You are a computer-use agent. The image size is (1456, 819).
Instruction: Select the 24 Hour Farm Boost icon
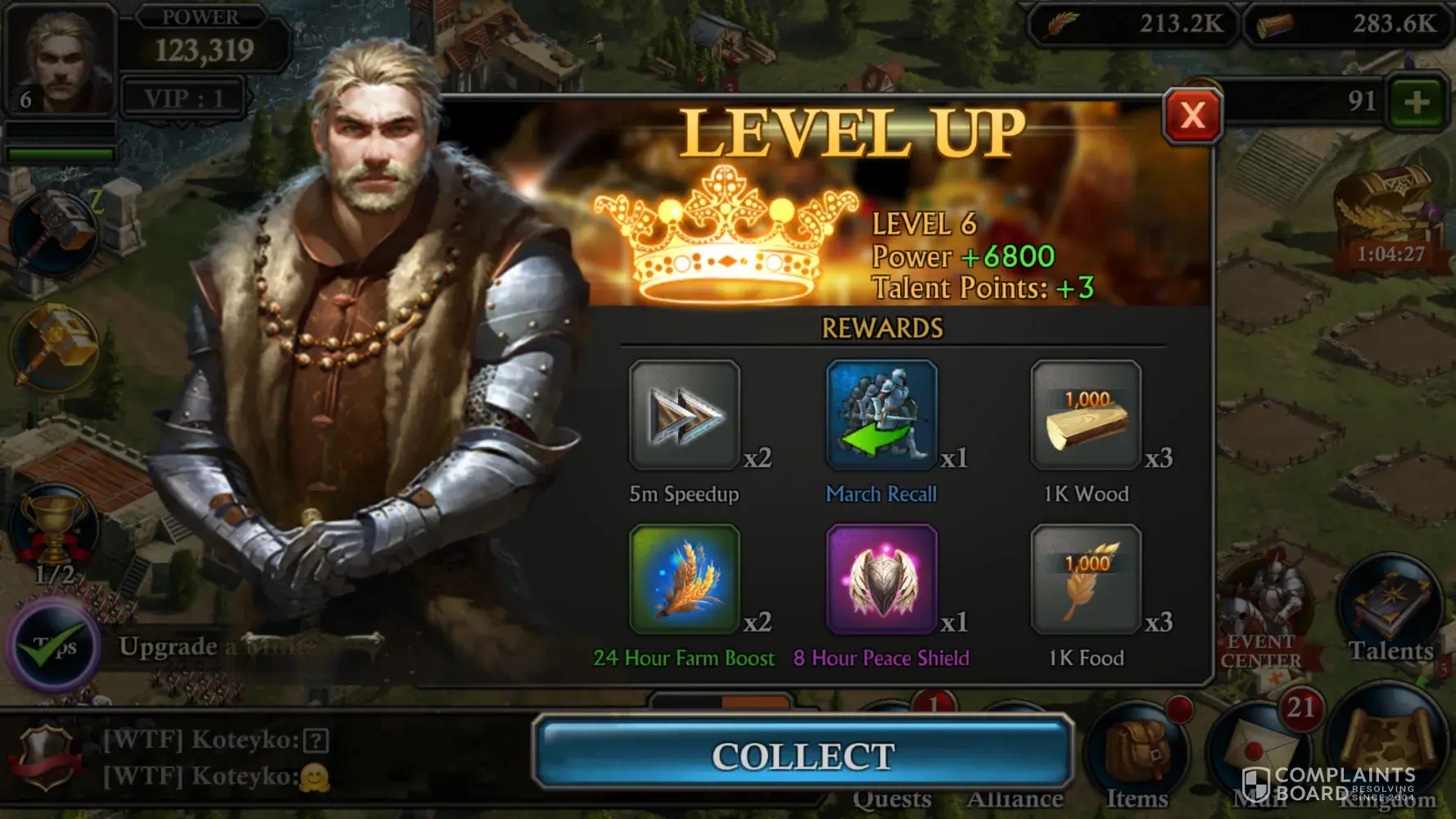pos(684,580)
